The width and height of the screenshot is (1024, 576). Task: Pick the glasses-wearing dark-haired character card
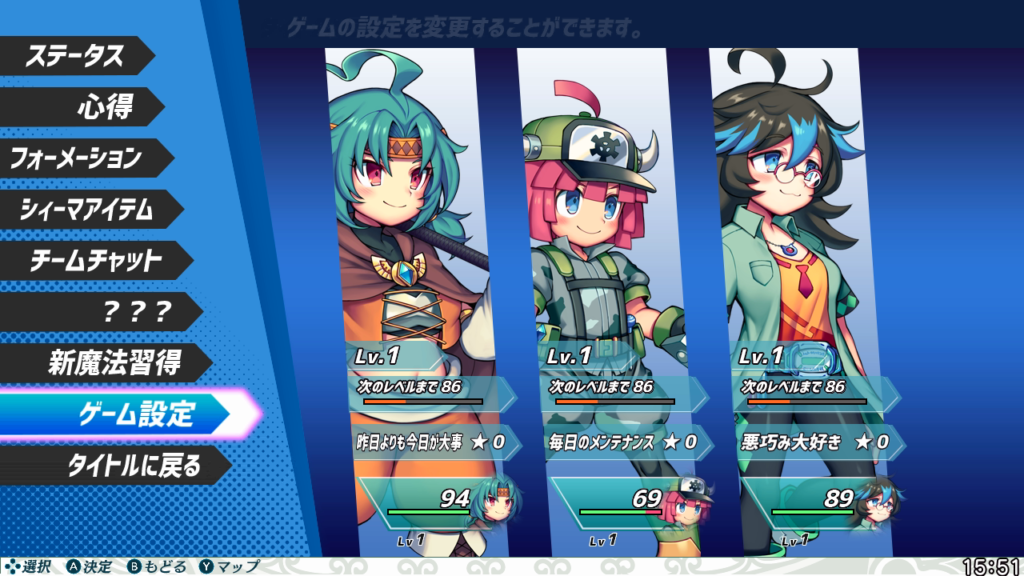pyautogui.click(x=795, y=250)
